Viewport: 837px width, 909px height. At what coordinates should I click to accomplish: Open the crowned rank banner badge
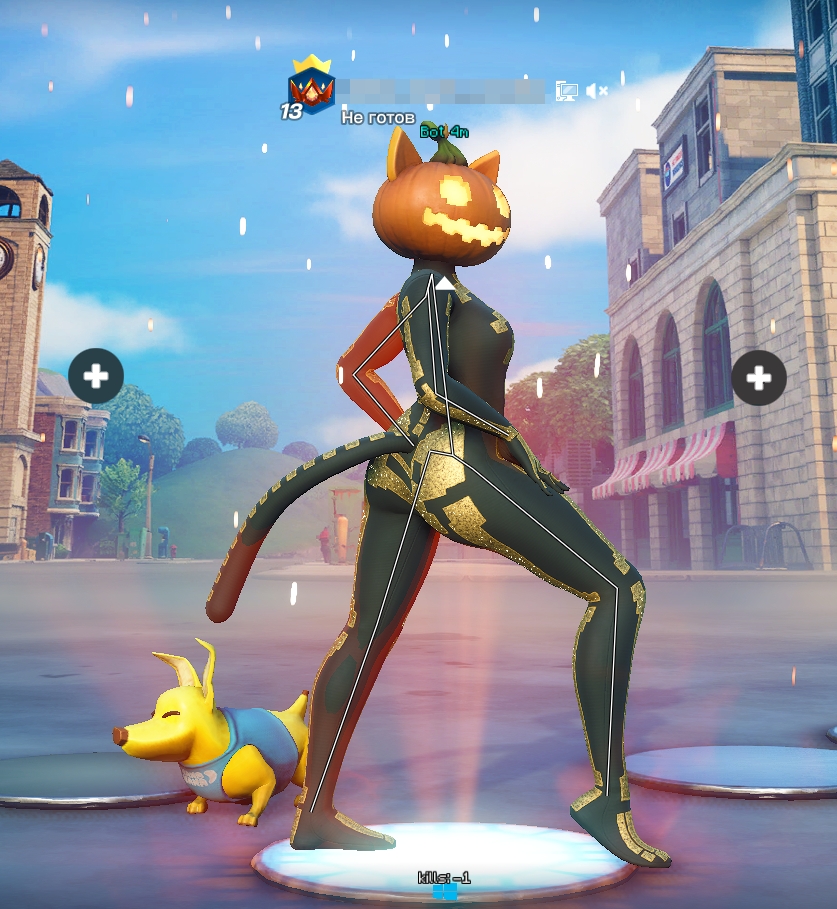click(x=310, y=88)
